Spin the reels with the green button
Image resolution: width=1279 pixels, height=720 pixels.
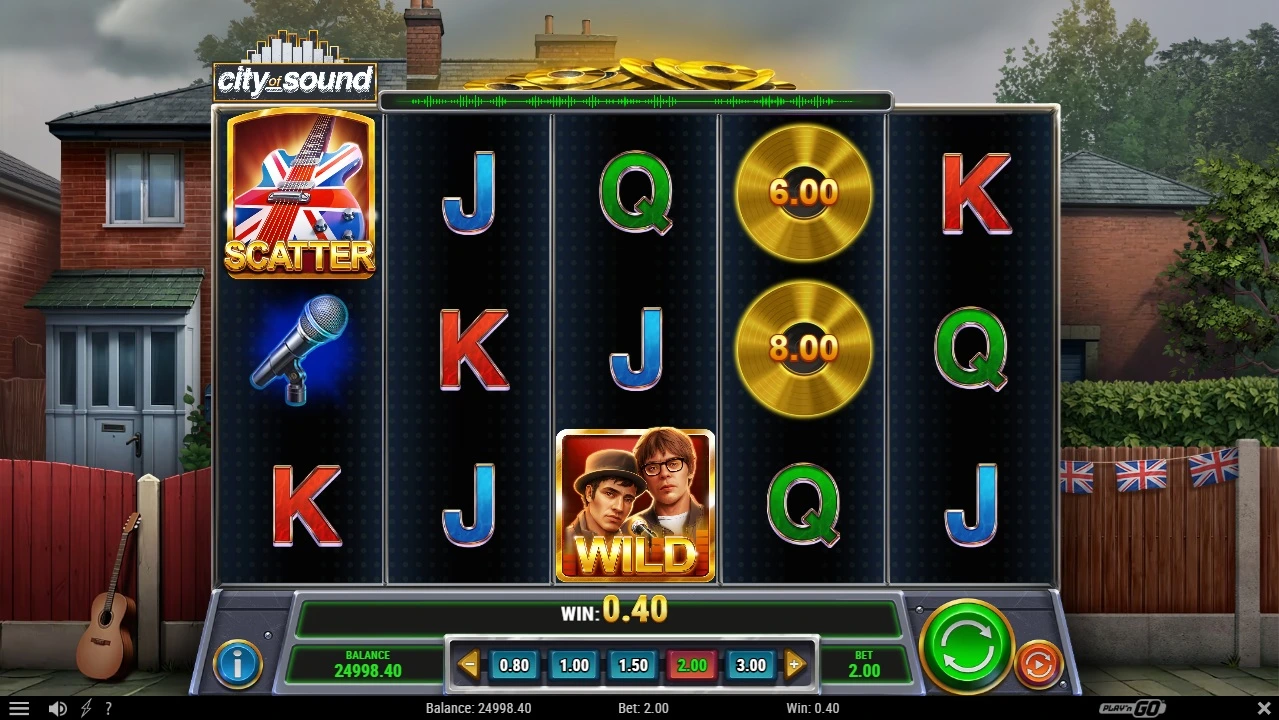coord(966,646)
